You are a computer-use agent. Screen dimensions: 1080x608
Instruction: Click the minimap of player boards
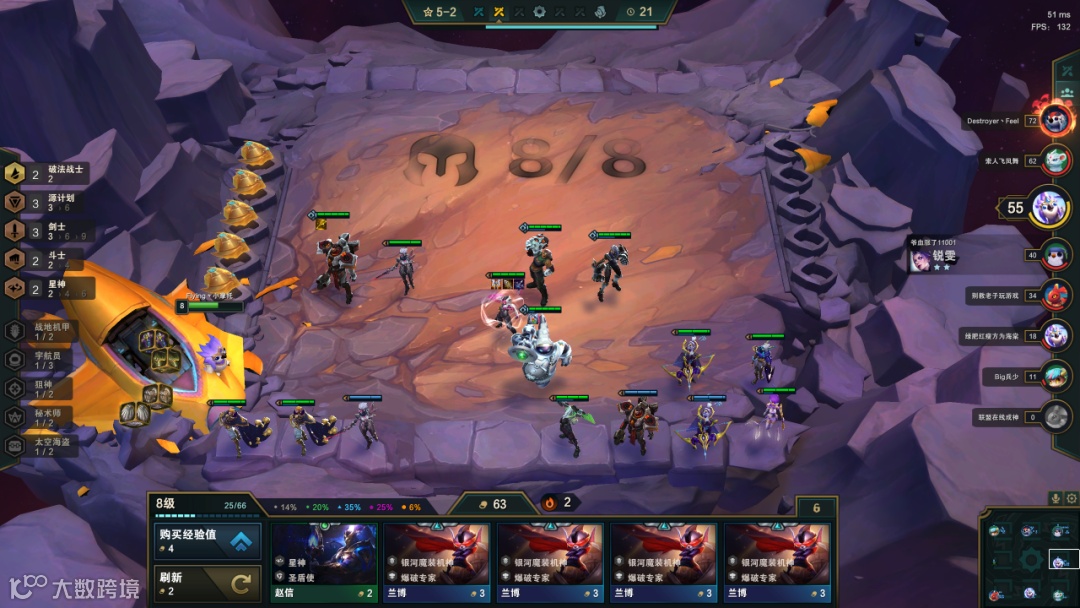pyautogui.click(x=1028, y=558)
